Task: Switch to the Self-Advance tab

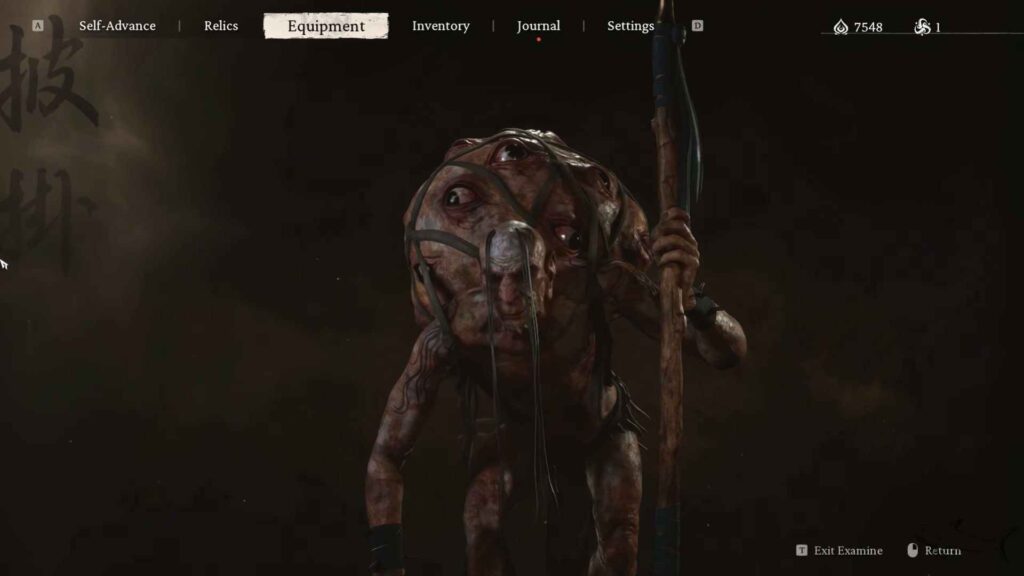Action: [117, 26]
